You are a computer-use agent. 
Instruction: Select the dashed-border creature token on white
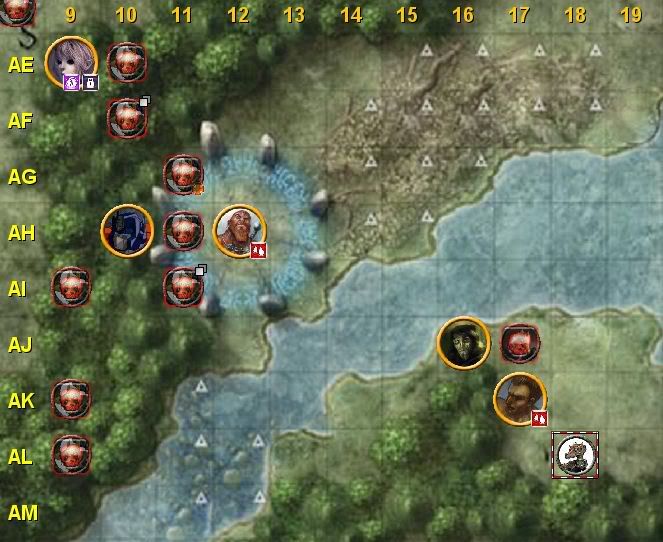(576, 455)
